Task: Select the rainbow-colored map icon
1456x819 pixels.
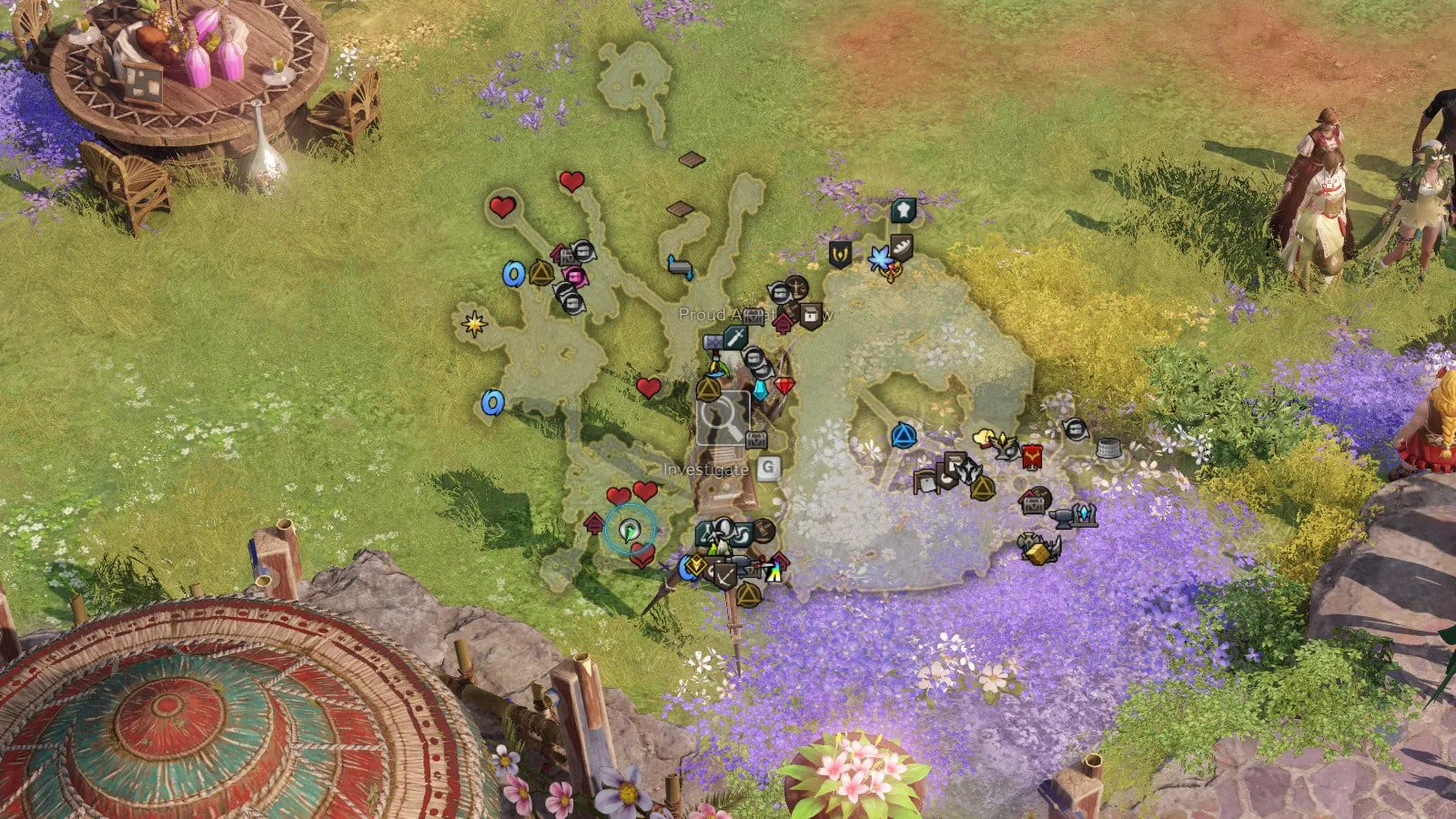Action: click(773, 571)
